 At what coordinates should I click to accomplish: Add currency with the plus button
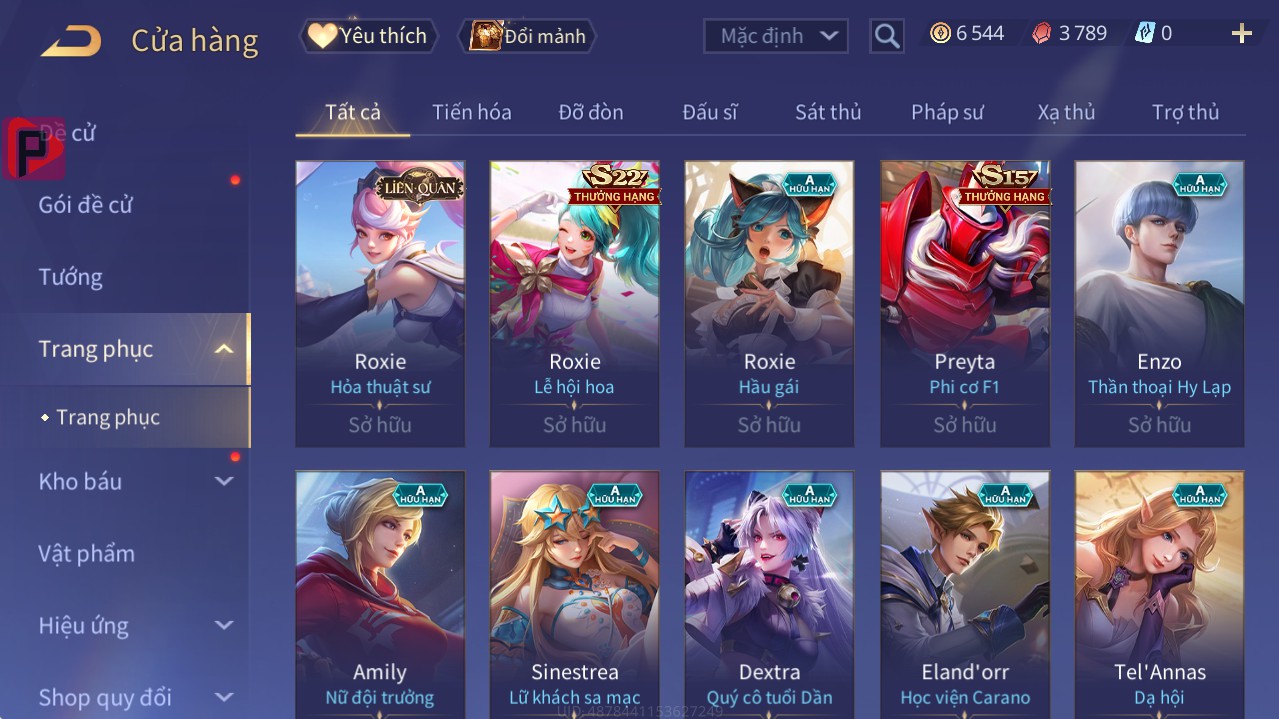(x=1241, y=34)
